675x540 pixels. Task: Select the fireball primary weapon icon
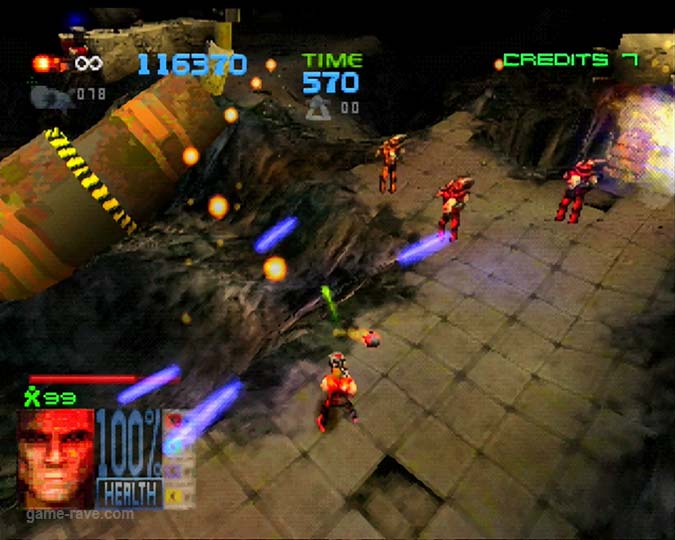coord(45,64)
